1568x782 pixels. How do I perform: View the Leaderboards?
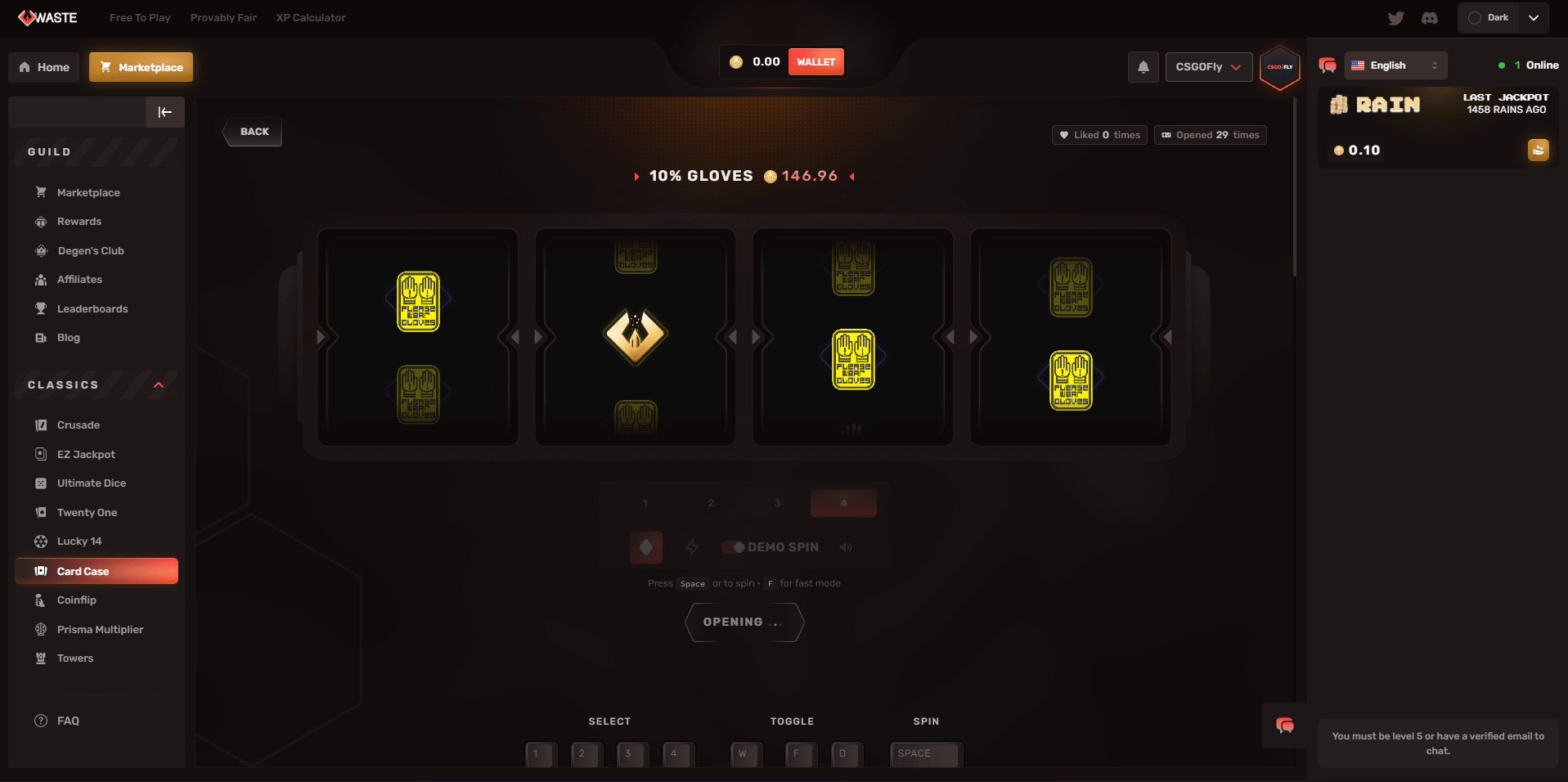pos(92,309)
